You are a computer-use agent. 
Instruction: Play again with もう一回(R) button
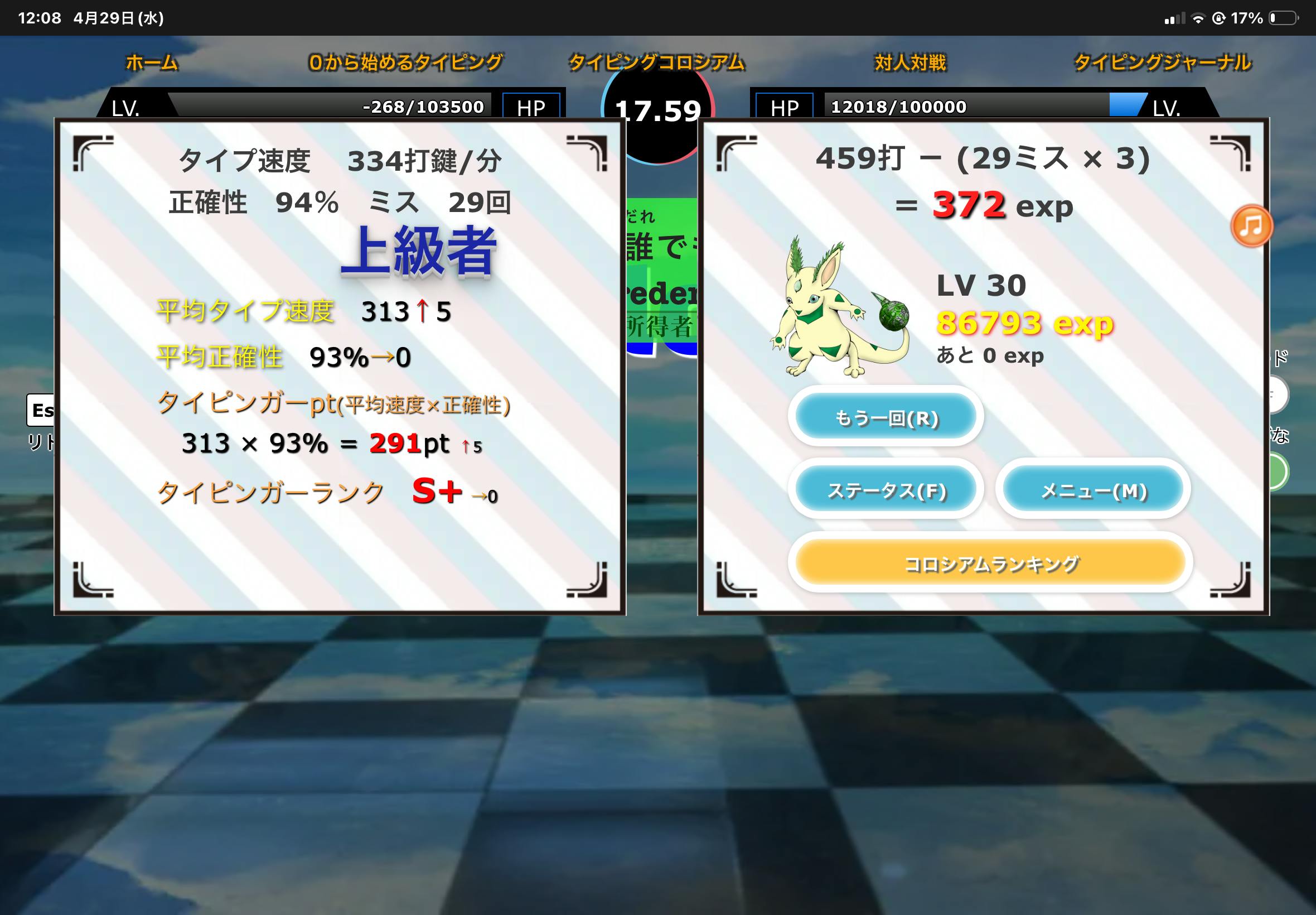(886, 417)
